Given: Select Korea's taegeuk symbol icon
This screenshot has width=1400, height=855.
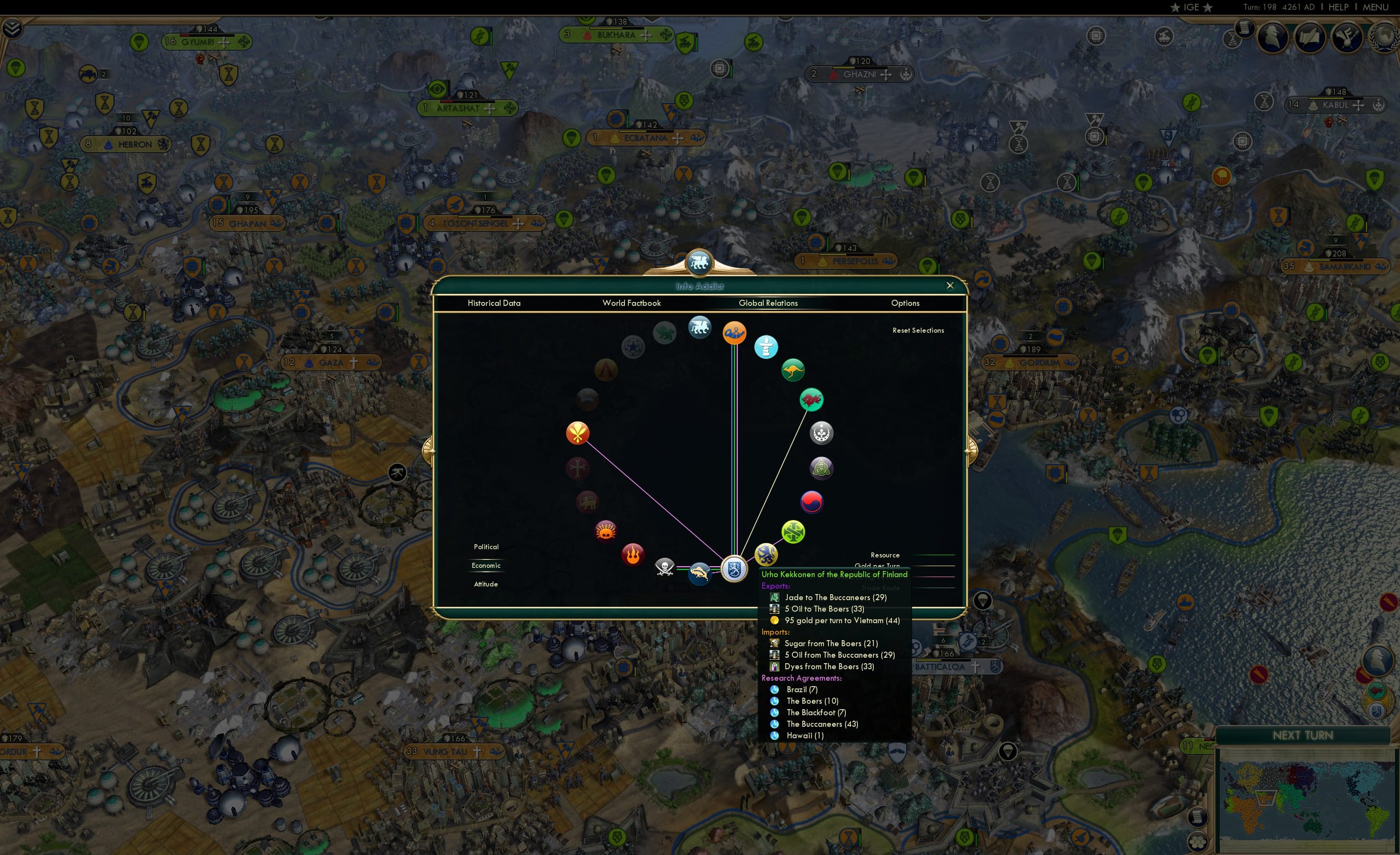Looking at the screenshot, I should tap(812, 502).
